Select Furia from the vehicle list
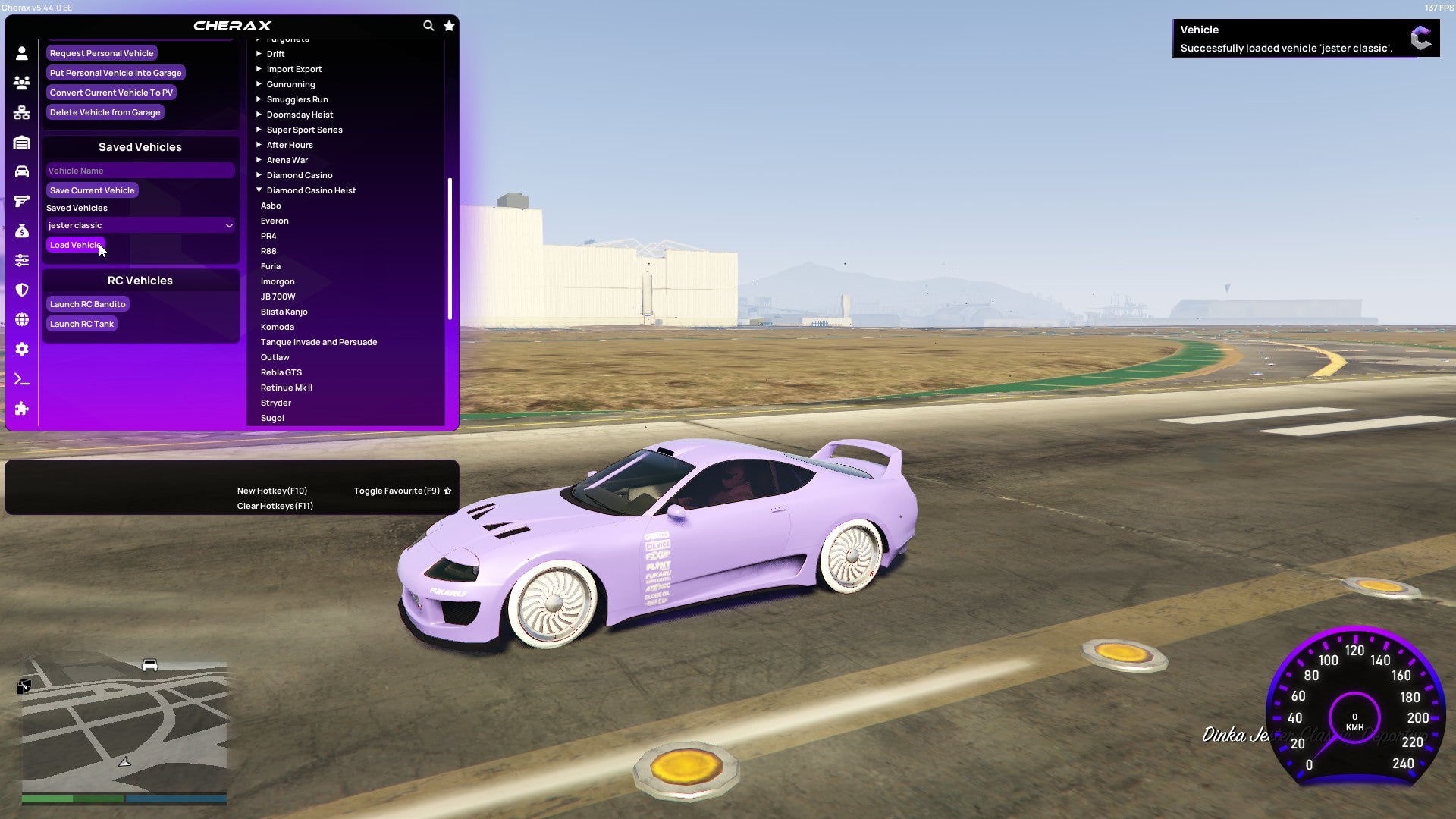 point(271,265)
